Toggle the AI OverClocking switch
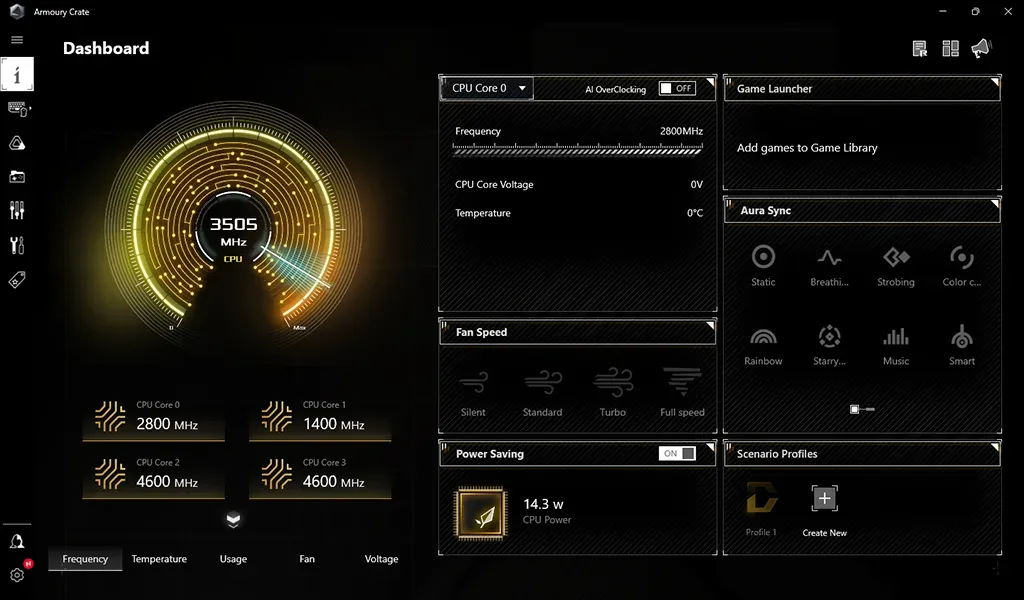Viewport: 1024px width, 600px height. (x=677, y=88)
